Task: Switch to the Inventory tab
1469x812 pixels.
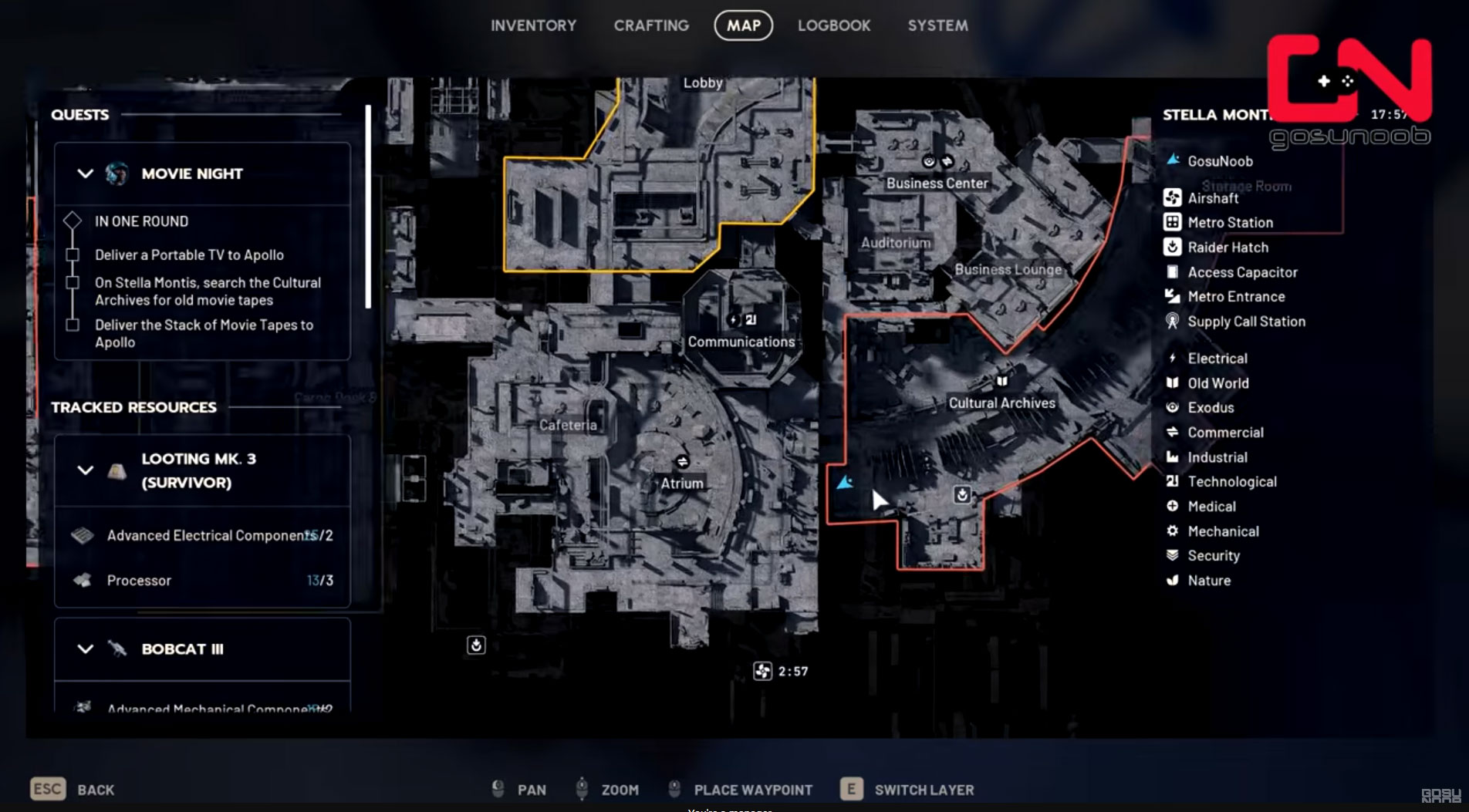Action: [533, 25]
